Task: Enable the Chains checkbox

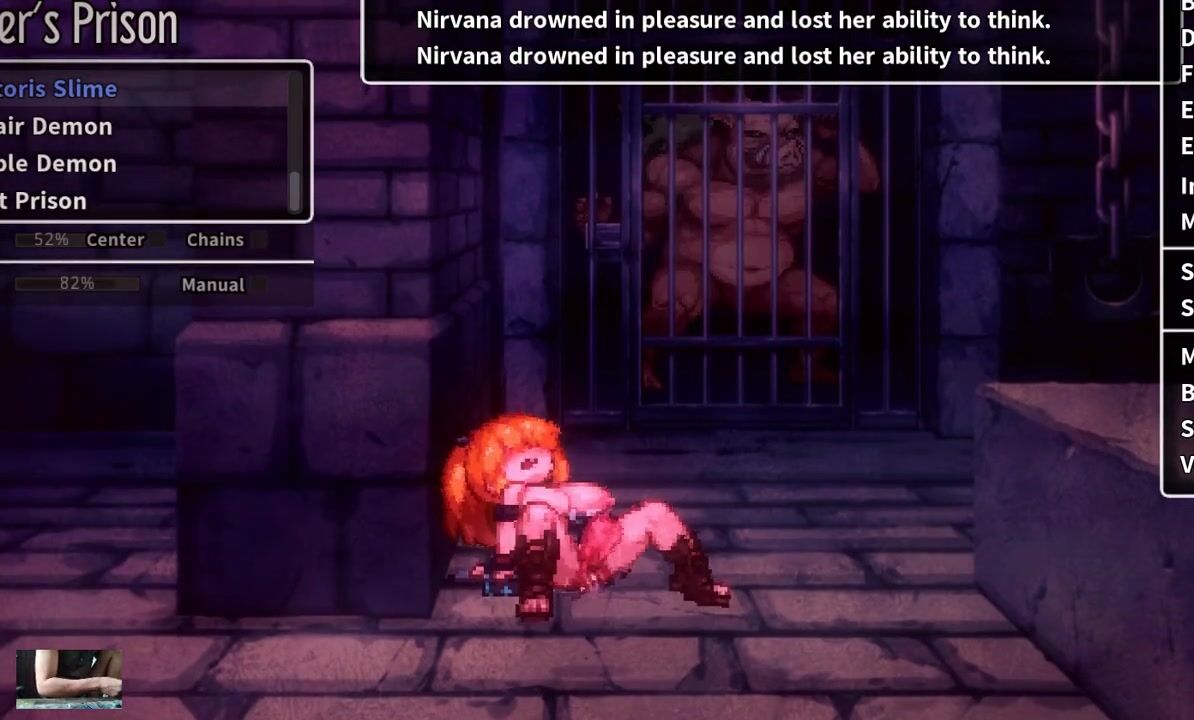Action: [x=259, y=240]
